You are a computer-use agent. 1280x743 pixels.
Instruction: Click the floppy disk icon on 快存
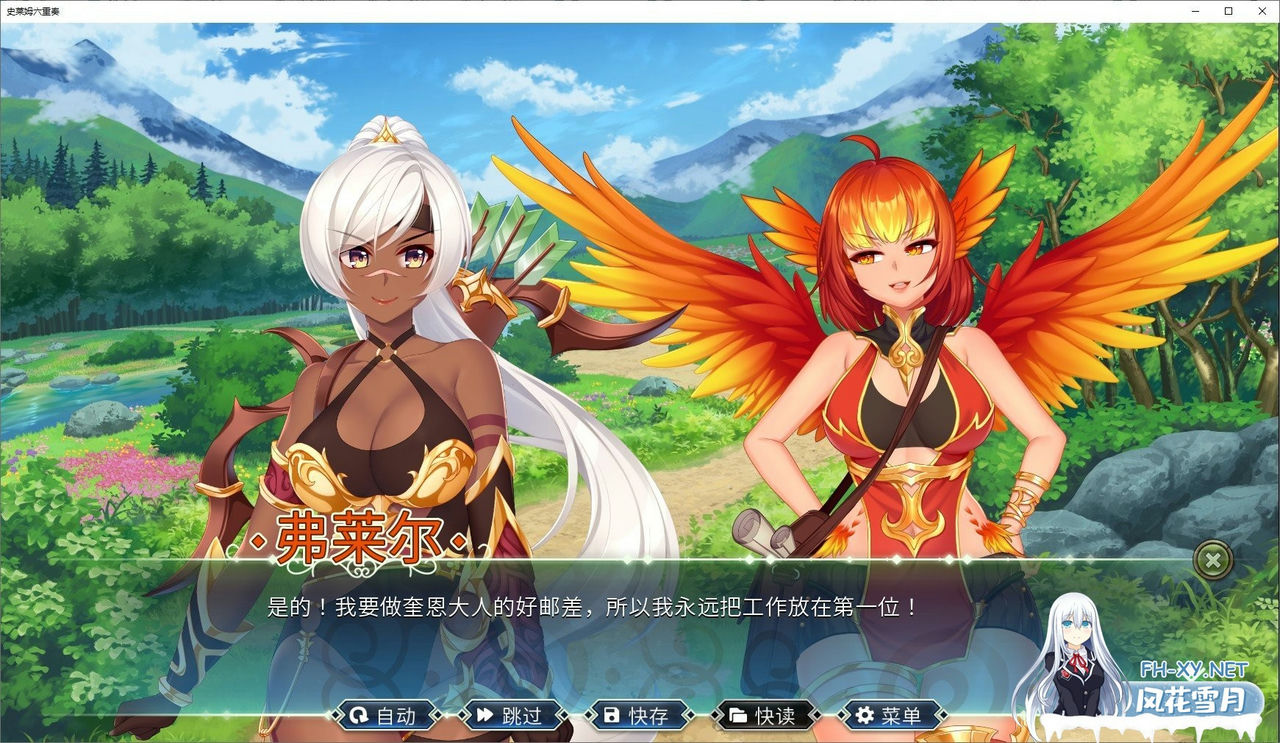[611, 716]
